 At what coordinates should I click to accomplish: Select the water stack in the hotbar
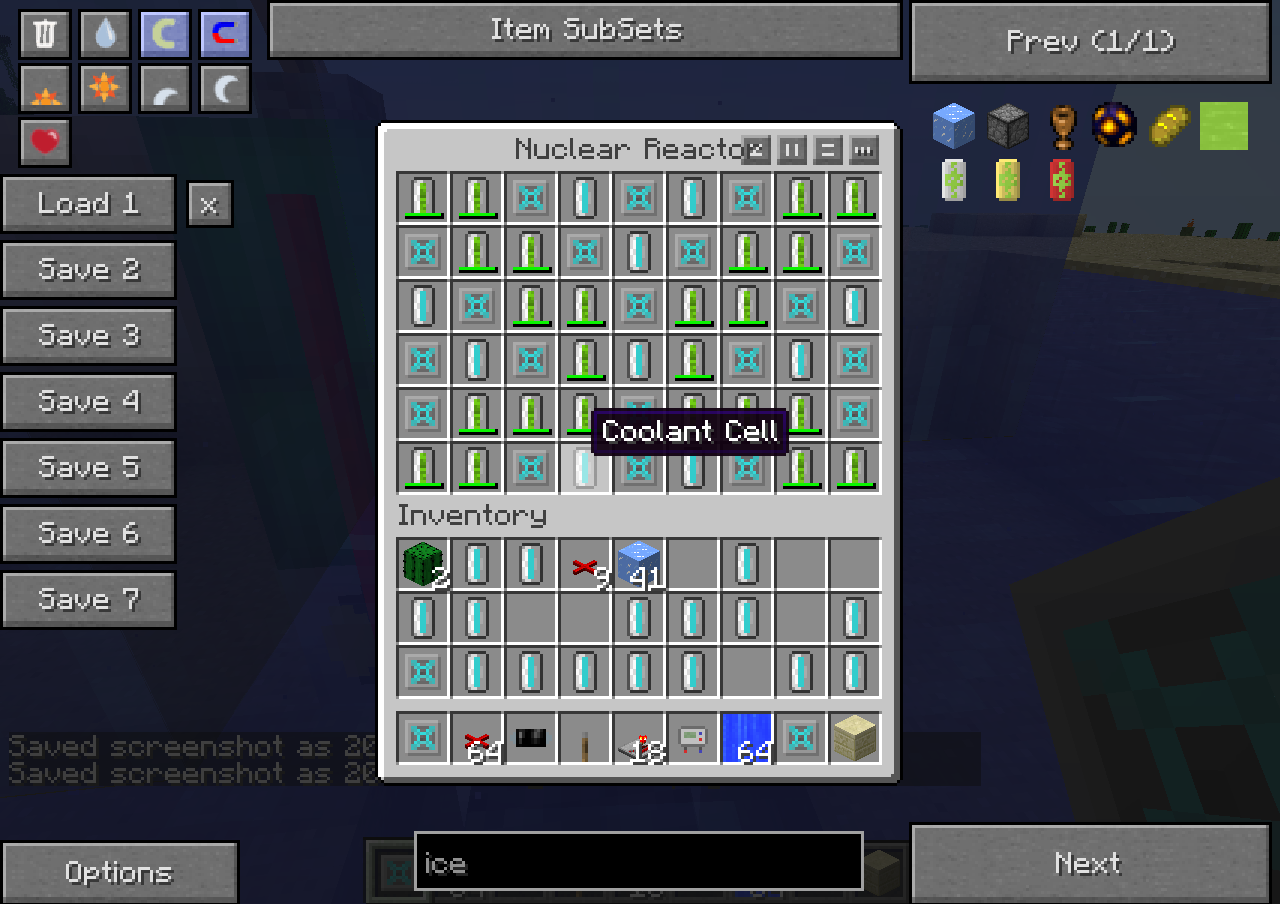747,739
